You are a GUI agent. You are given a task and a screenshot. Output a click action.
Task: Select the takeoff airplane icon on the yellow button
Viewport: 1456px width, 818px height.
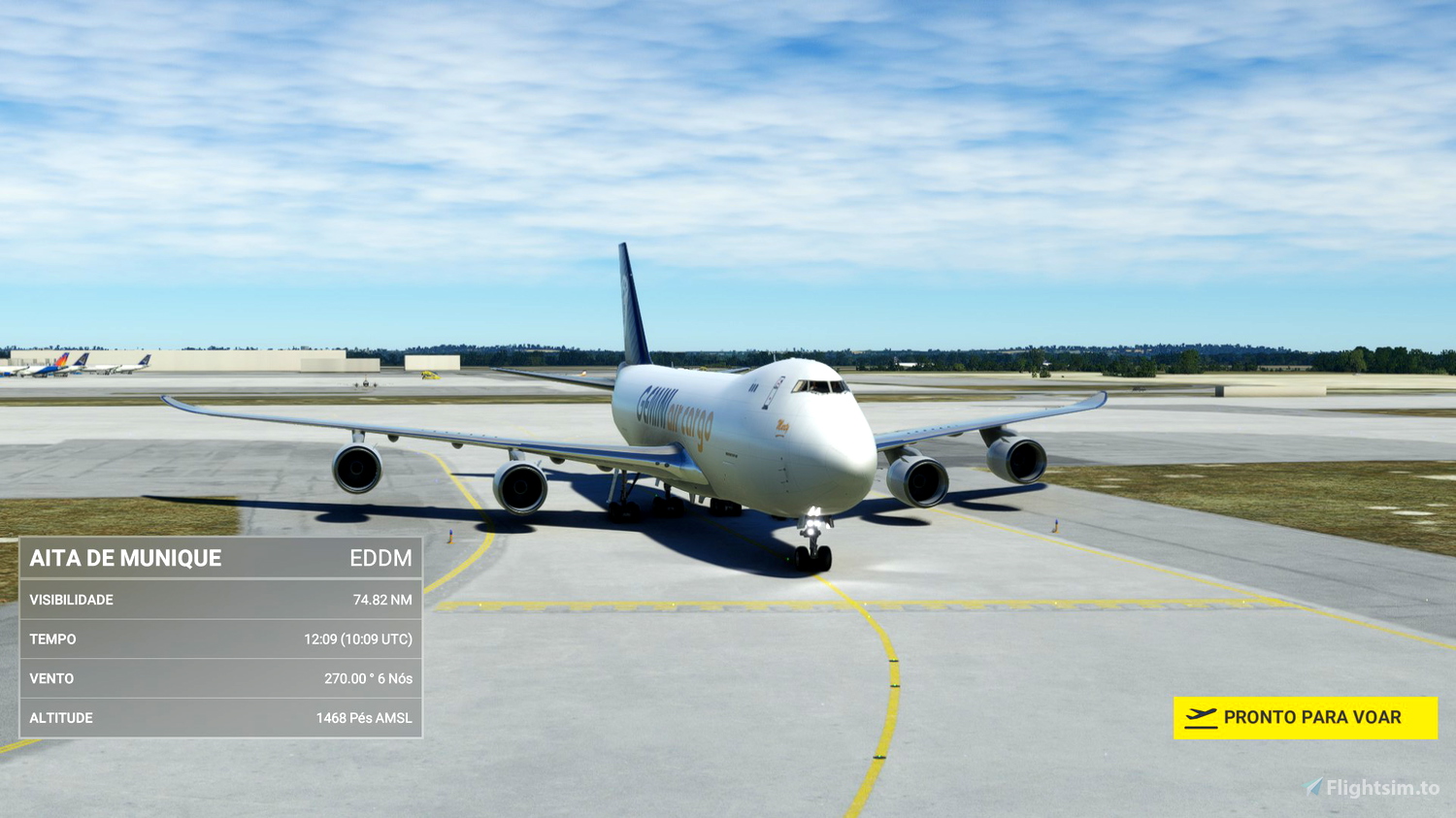point(1201,715)
